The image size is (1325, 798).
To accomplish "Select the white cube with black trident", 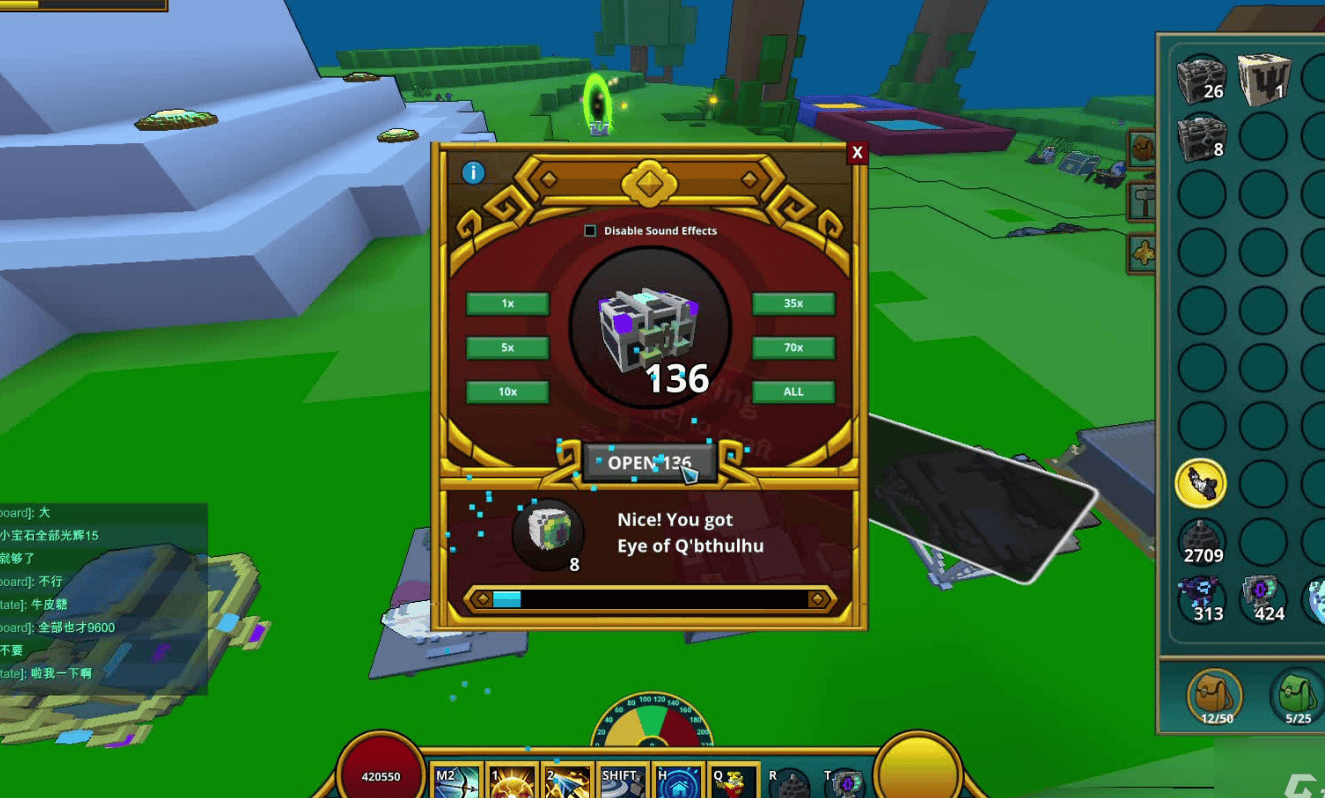I will [1262, 79].
